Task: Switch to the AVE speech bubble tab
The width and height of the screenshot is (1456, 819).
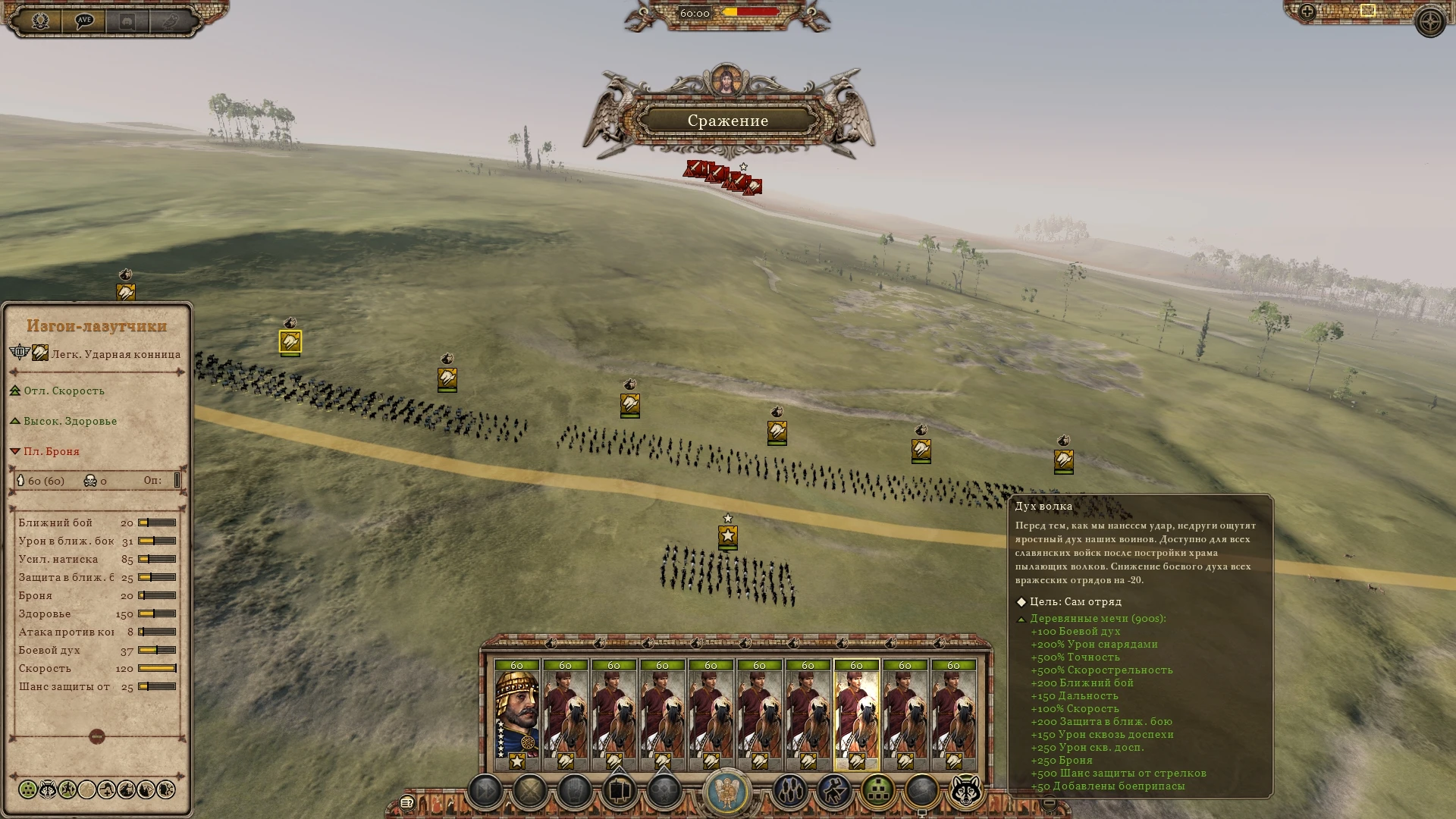Action: (83, 20)
